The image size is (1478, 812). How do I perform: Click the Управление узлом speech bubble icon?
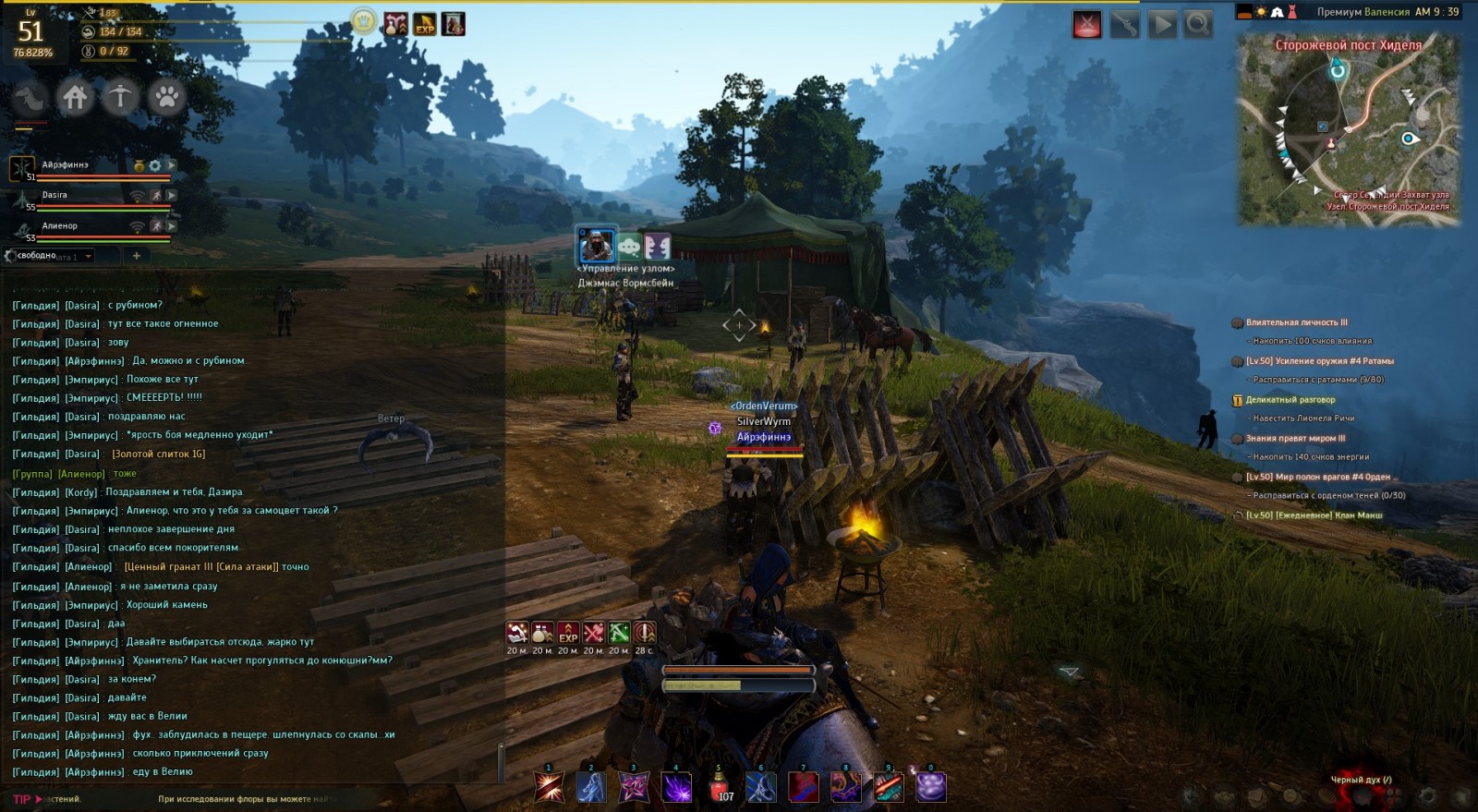pos(628,247)
